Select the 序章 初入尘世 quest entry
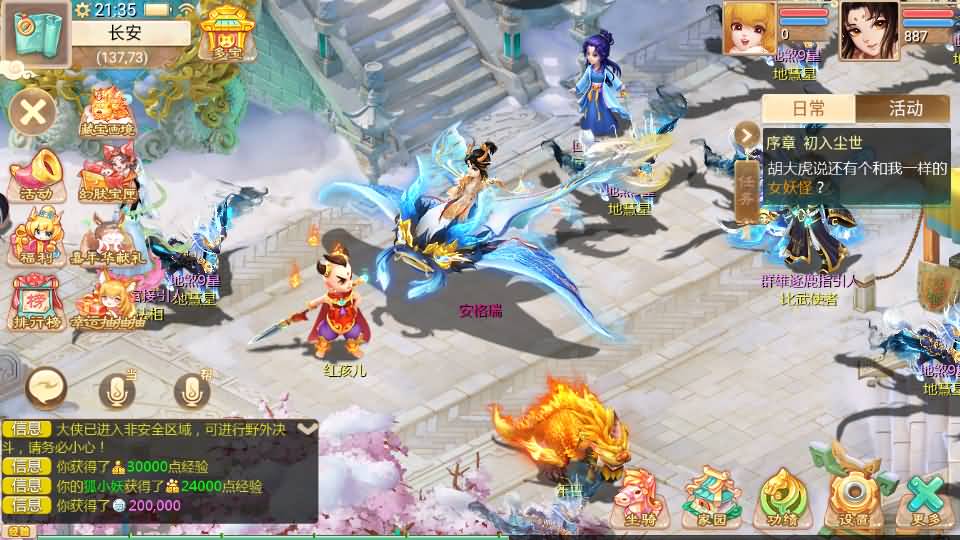 855,165
